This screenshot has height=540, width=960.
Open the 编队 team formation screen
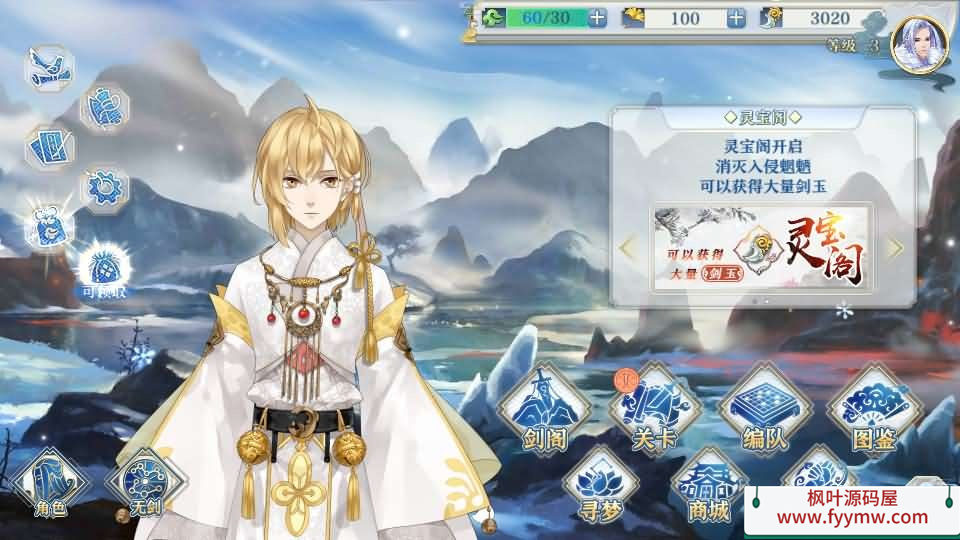[x=763, y=411]
